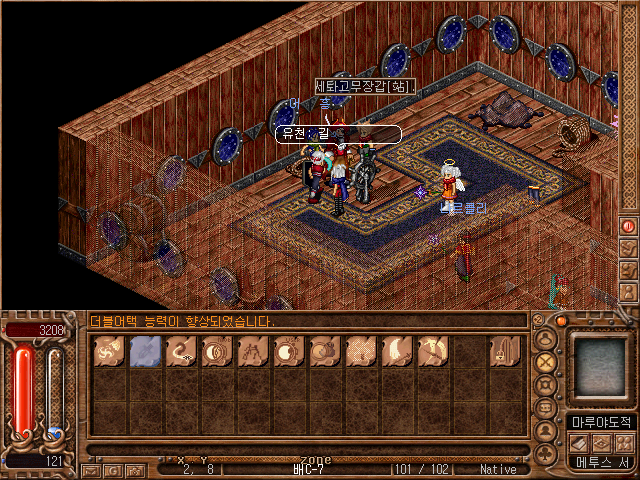Select the greyed-out blue skill scroll
Viewport: 640px width, 480px height.
click(x=144, y=352)
